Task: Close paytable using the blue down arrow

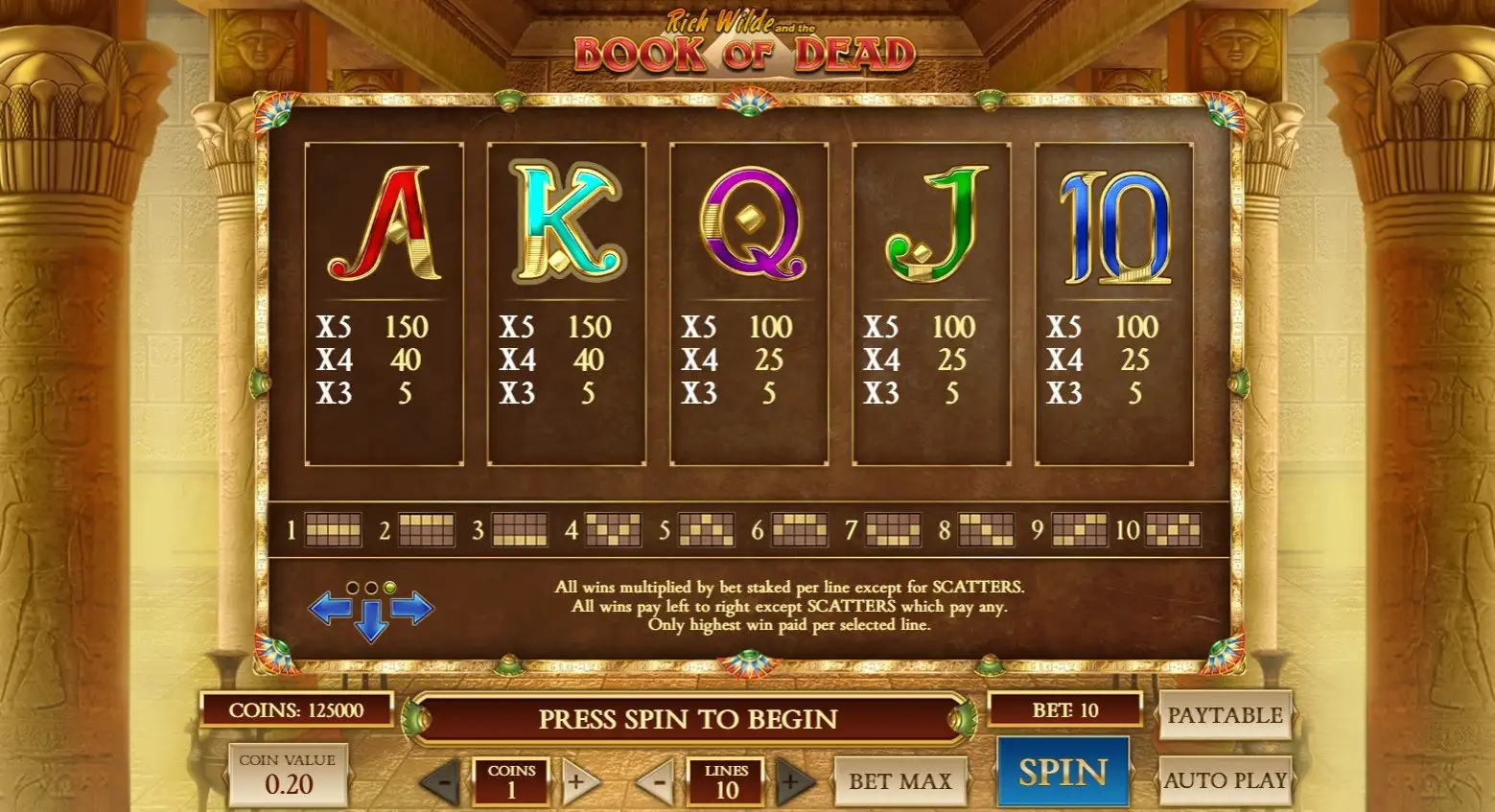Action: click(371, 623)
